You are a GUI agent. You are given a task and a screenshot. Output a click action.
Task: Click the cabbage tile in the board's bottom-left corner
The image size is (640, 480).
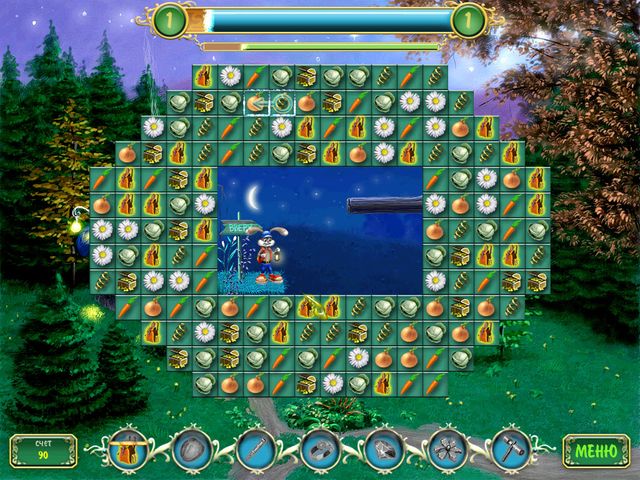205,383
